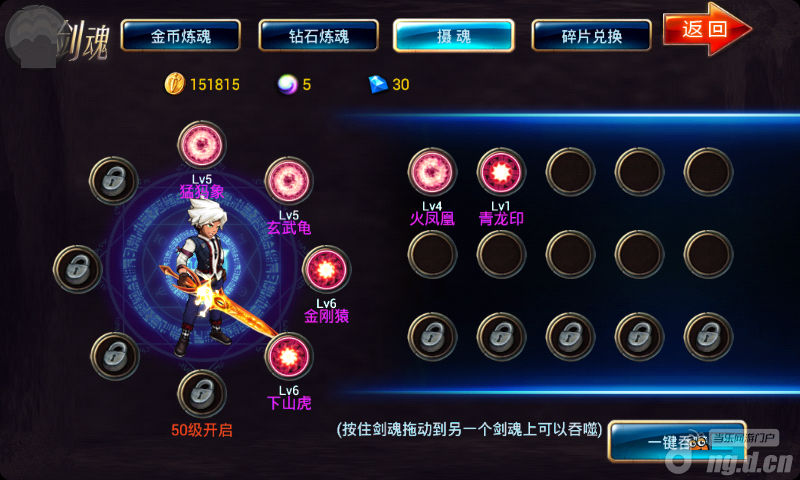800x480 pixels.
Task: Click the red 返回 arrow button
Action: (706, 29)
